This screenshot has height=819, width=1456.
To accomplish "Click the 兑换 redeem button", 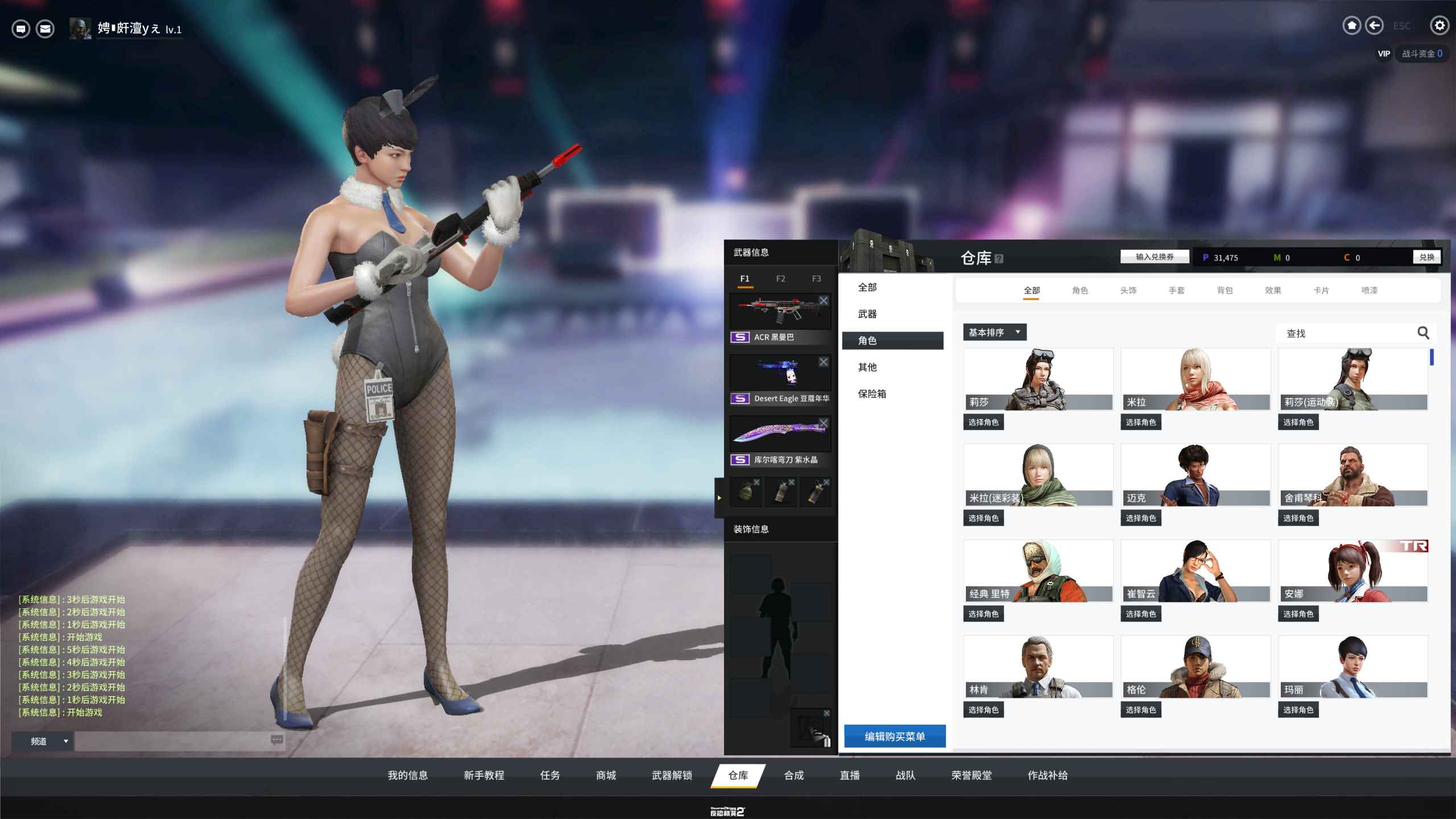I will click(x=1426, y=257).
